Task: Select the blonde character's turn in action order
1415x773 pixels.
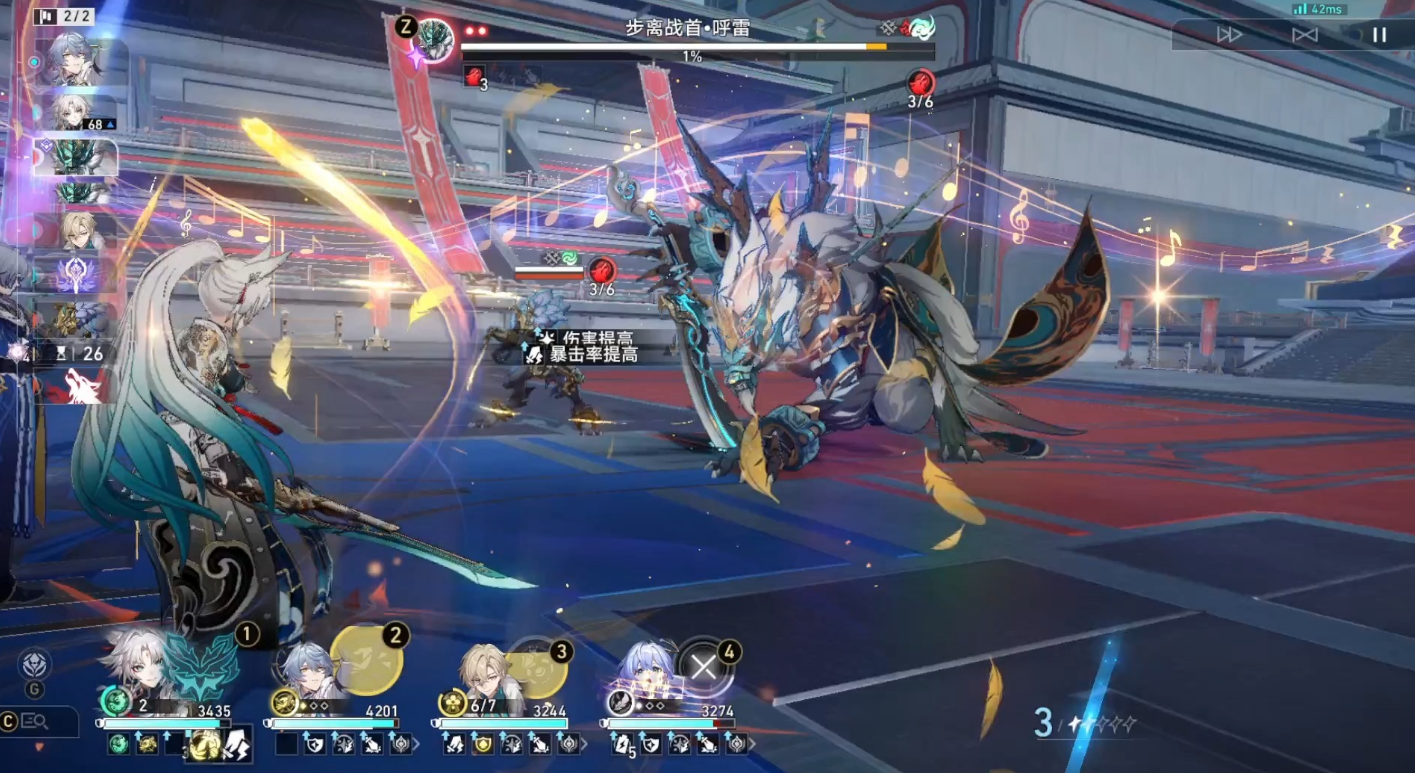Action: (78, 231)
